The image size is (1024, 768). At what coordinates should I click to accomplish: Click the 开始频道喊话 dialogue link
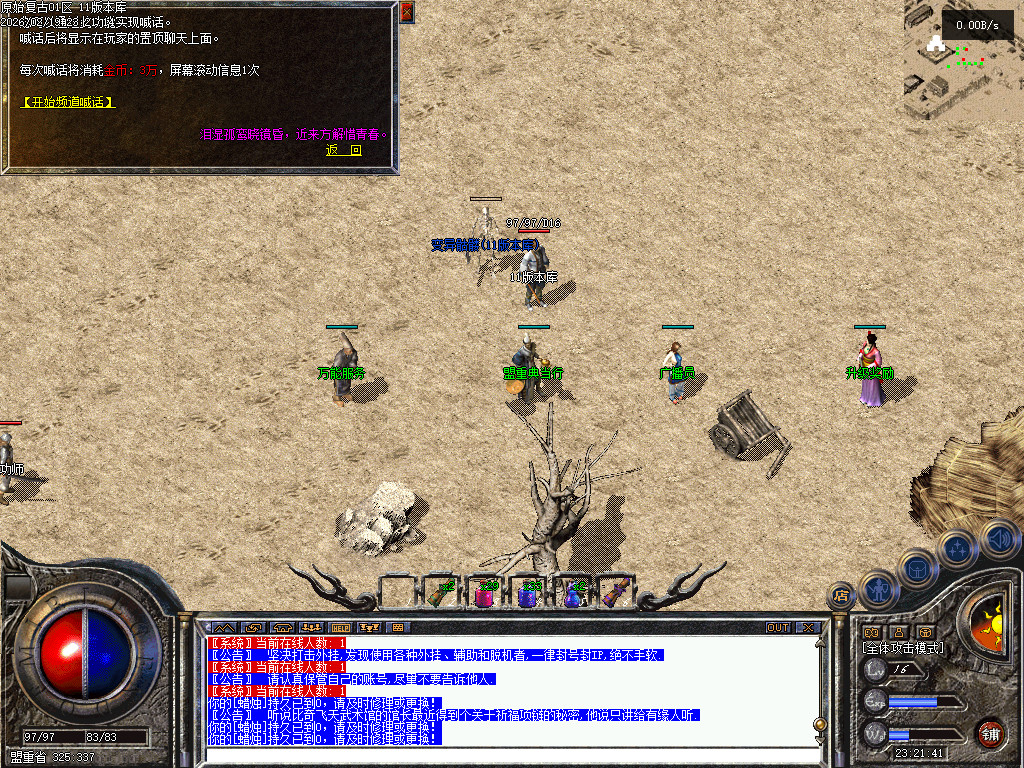click(x=68, y=102)
